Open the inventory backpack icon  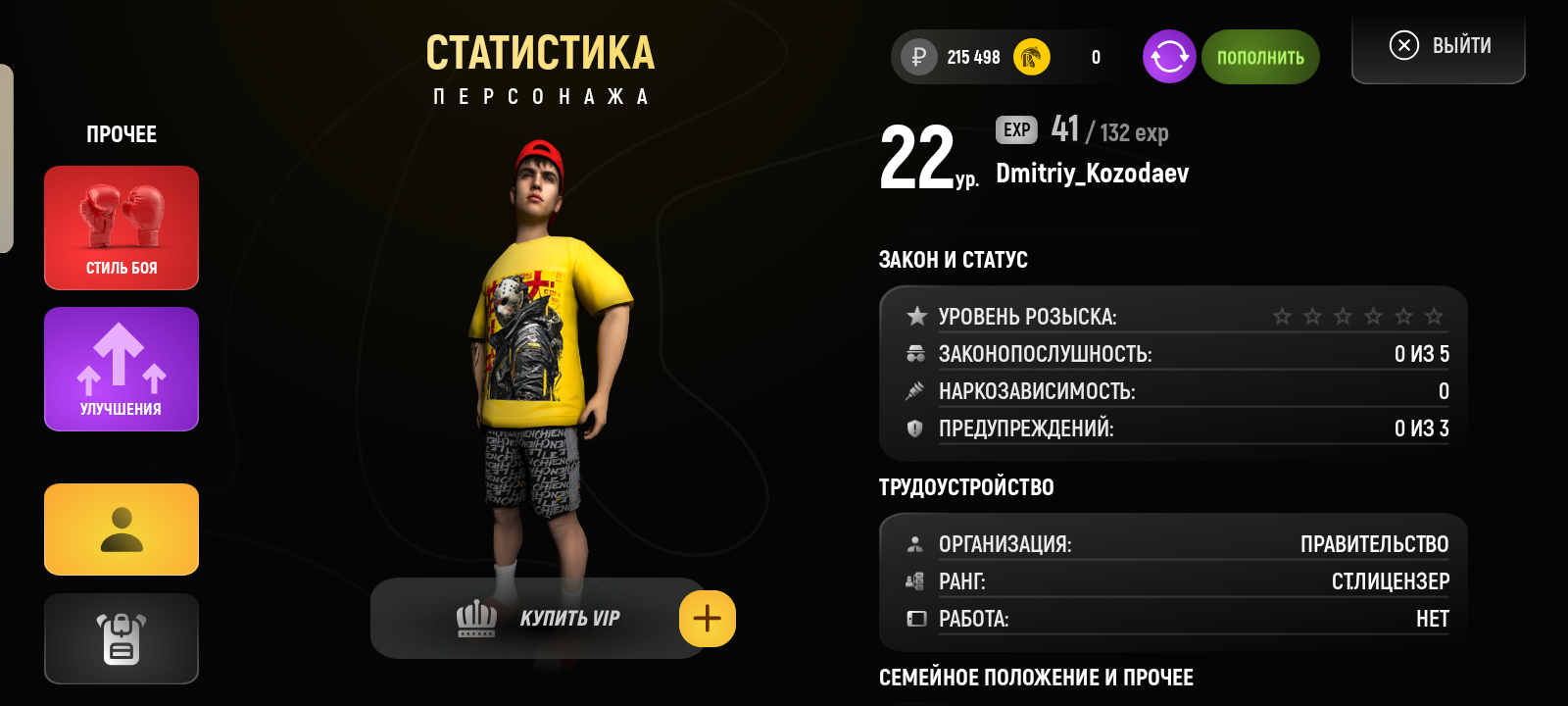(121, 638)
